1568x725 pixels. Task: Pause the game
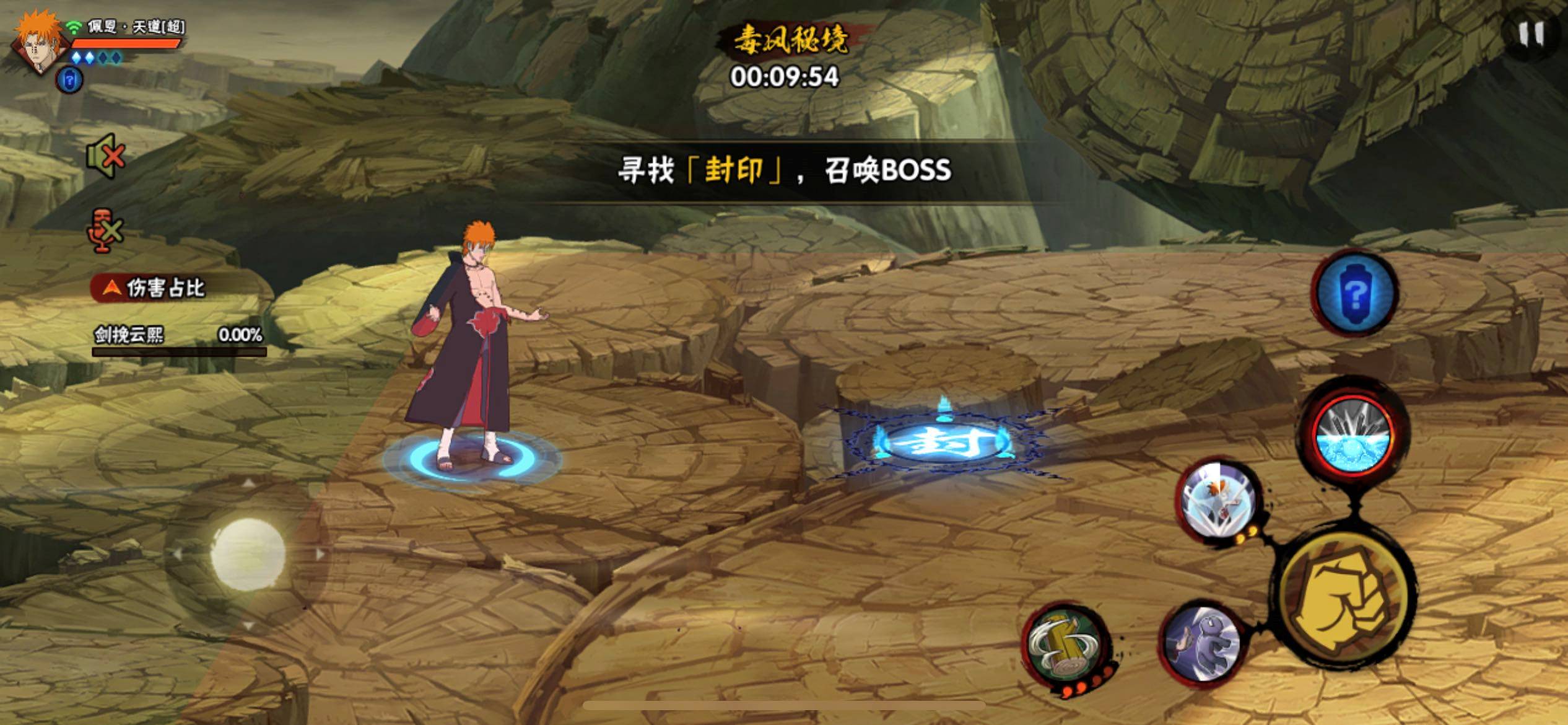click(1530, 35)
